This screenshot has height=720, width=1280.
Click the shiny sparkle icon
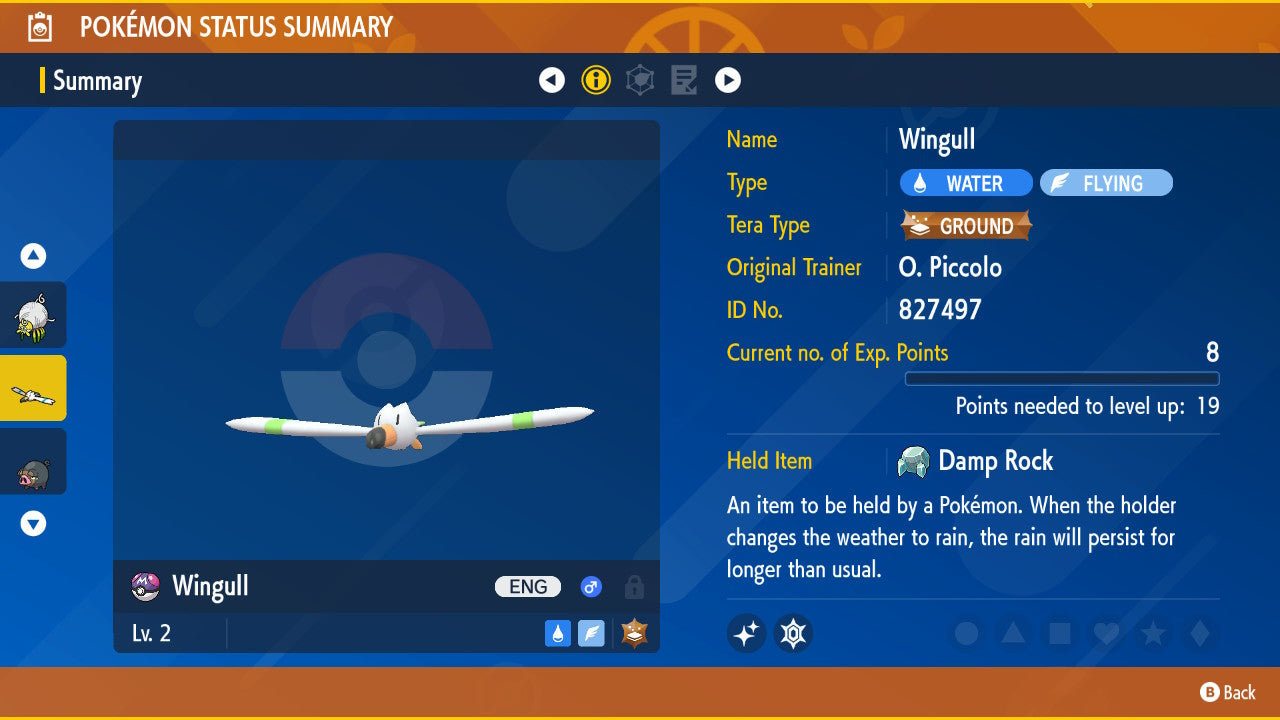pyautogui.click(x=747, y=633)
